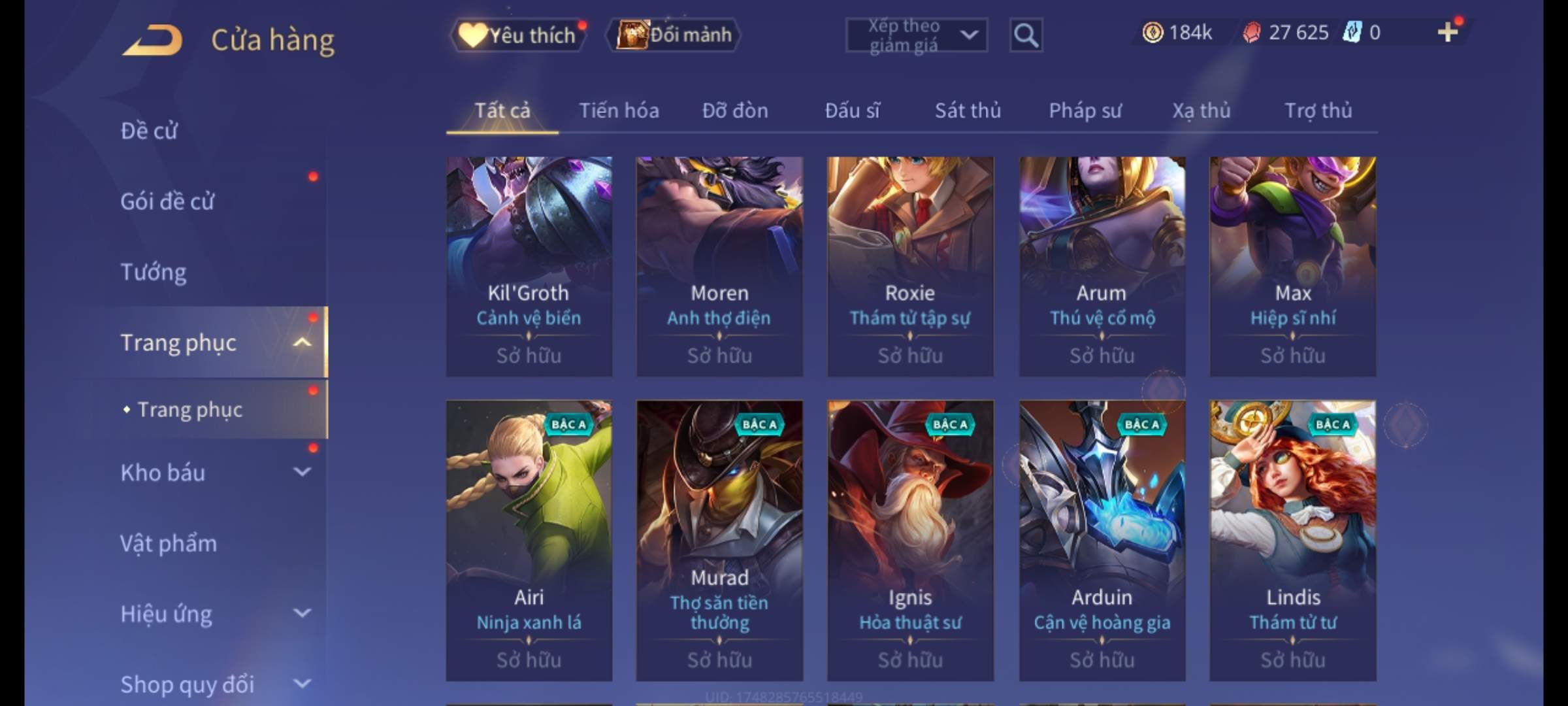View the Lindis Thám tử tư skin
The width and height of the screenshot is (1568, 706).
(x=1292, y=541)
